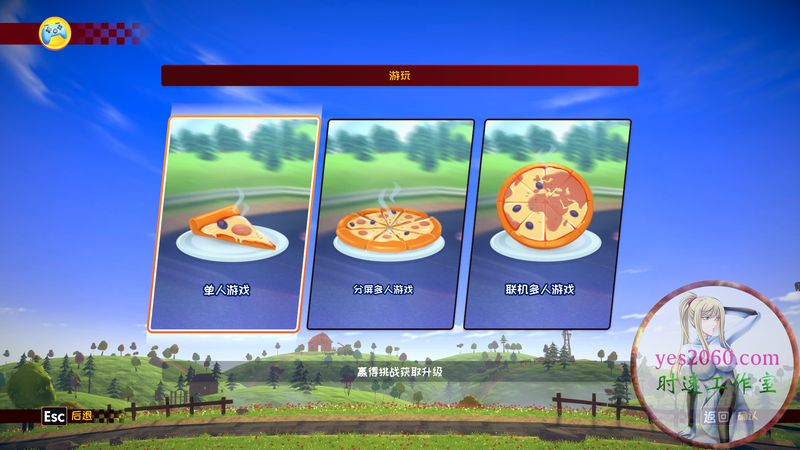The width and height of the screenshot is (800, 450).
Task: Open the 联机多人游戏 online multiplayer card
Action: coord(547,224)
